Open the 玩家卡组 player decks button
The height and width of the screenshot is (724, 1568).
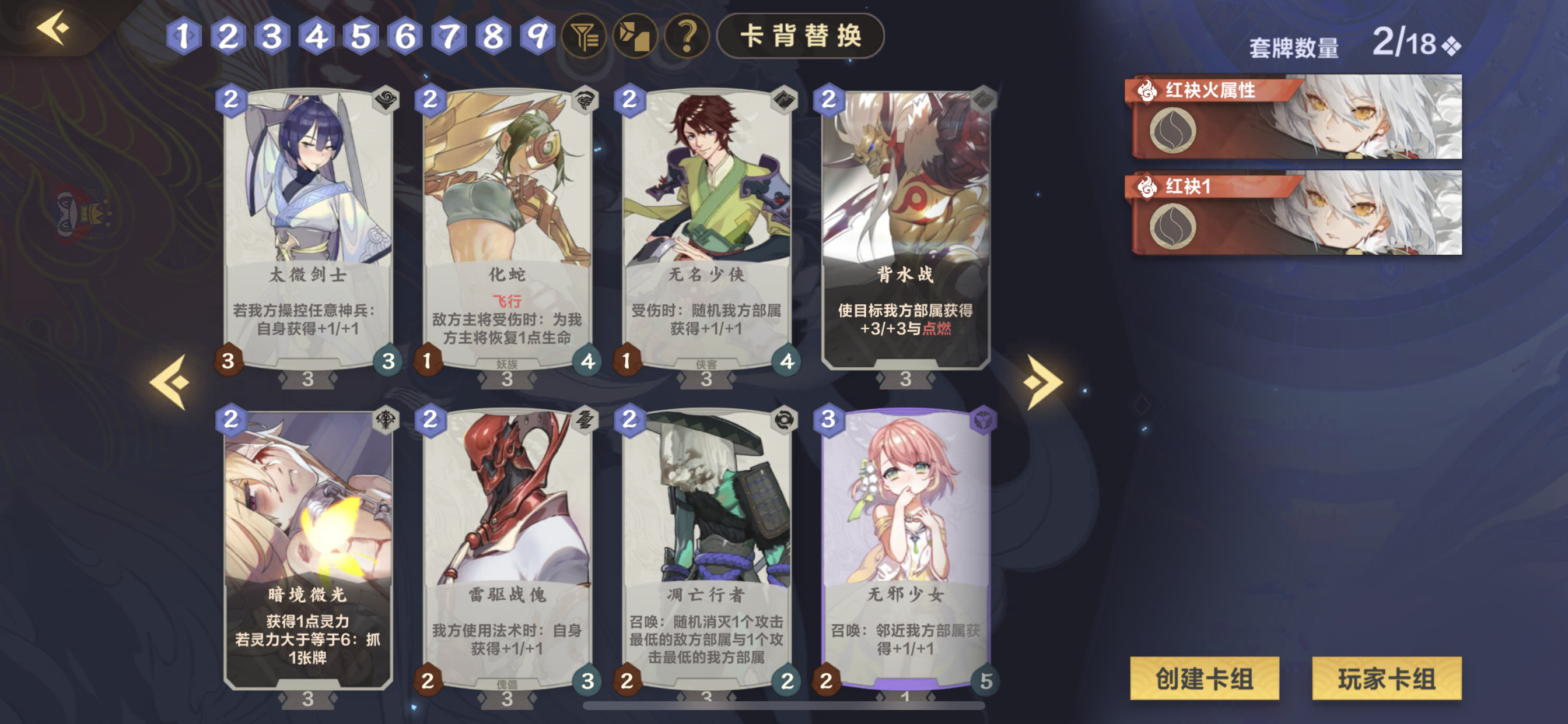(1386, 680)
